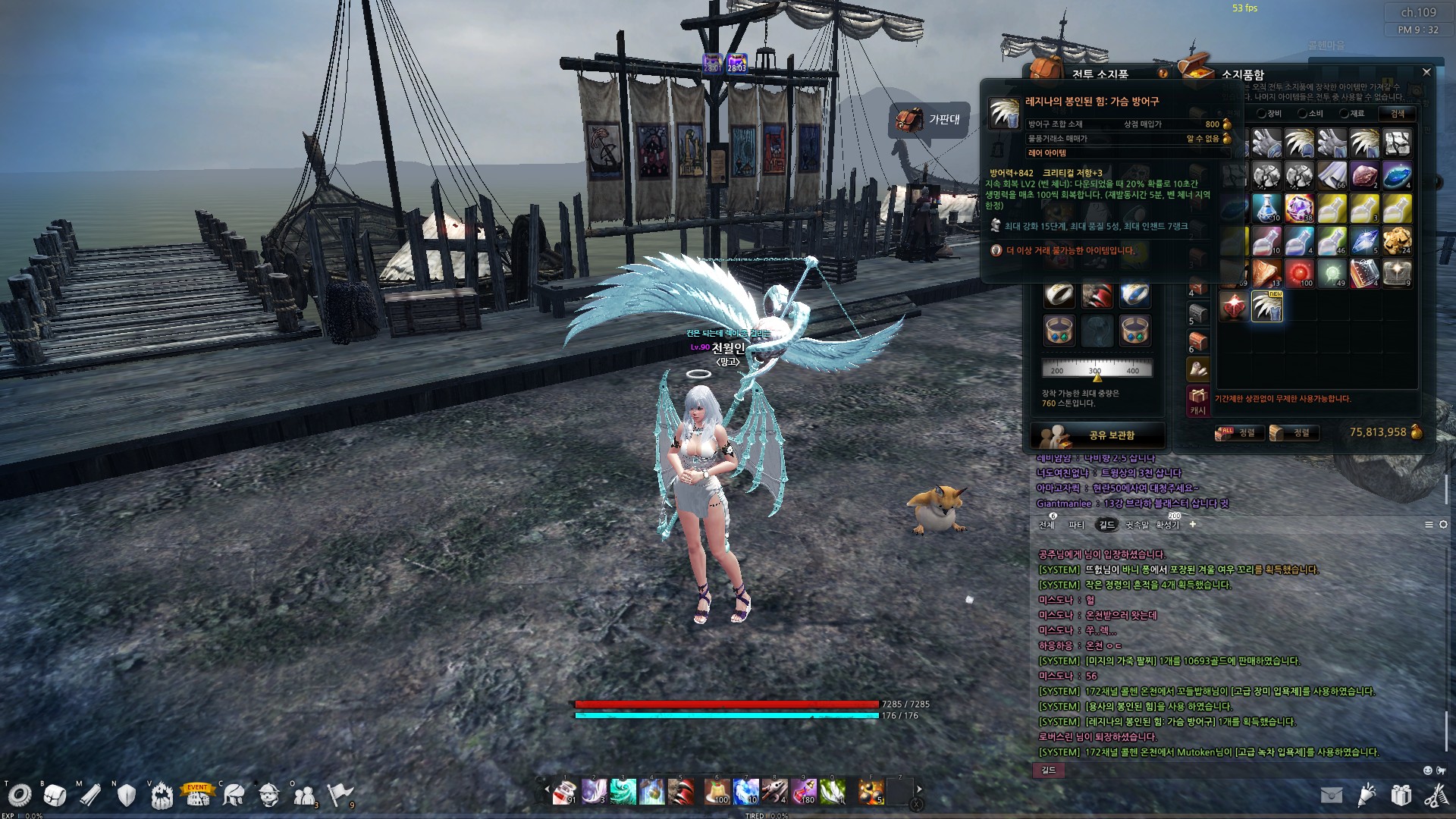This screenshot has height=819, width=1456.
Task: Open the emoticon picker in chat
Action: point(1428,770)
